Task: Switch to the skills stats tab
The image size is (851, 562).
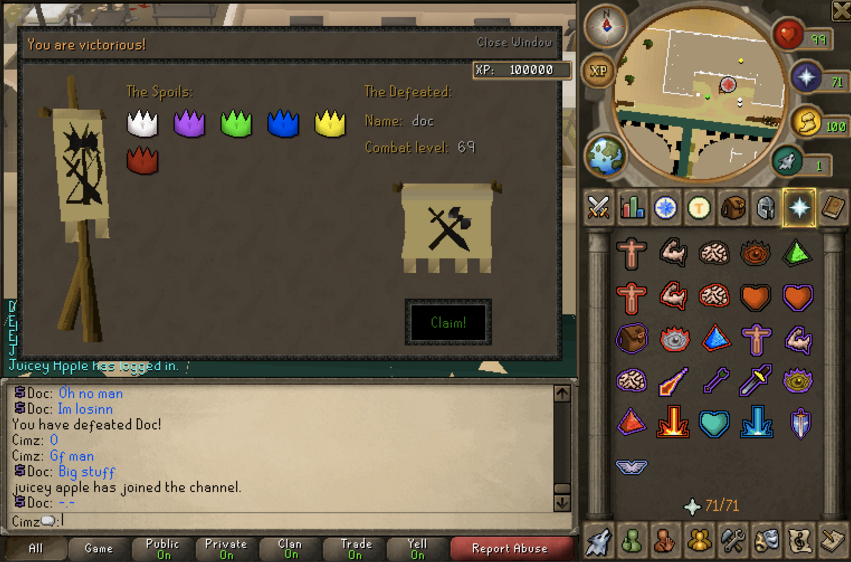Action: [x=632, y=207]
